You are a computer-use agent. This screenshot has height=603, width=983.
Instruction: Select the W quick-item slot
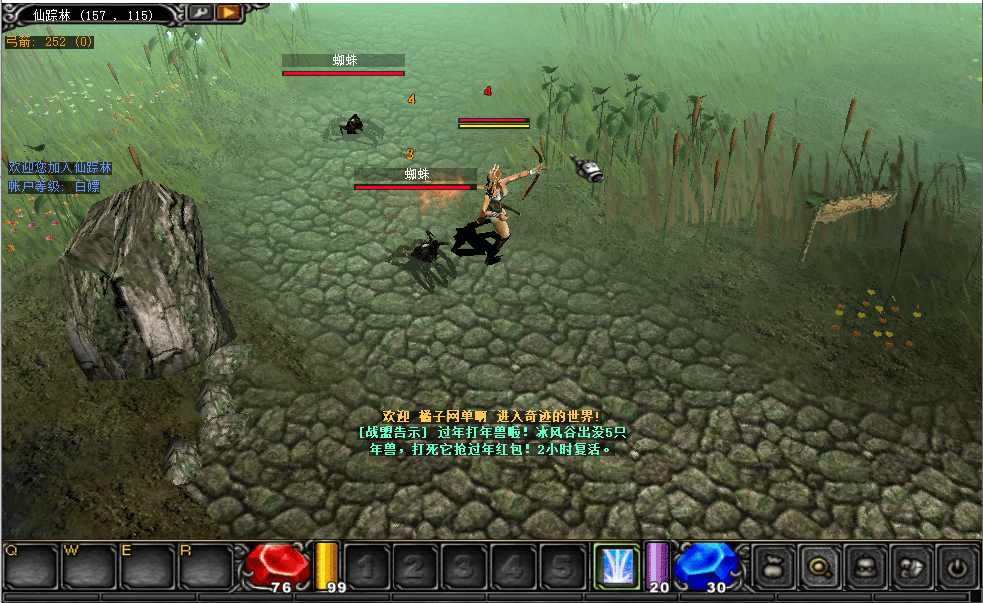coord(89,567)
